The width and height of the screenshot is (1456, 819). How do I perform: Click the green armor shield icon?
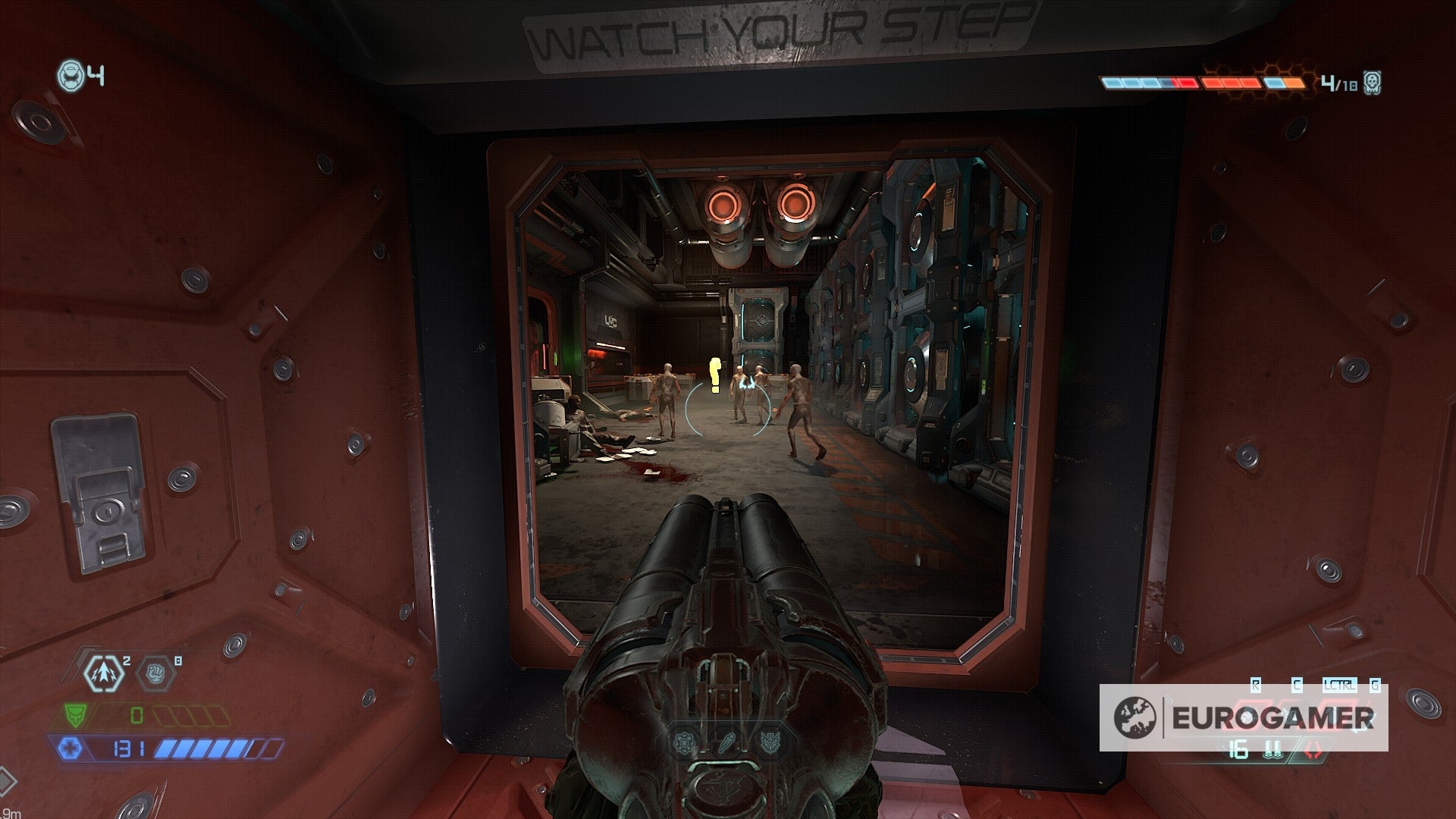coord(76,714)
